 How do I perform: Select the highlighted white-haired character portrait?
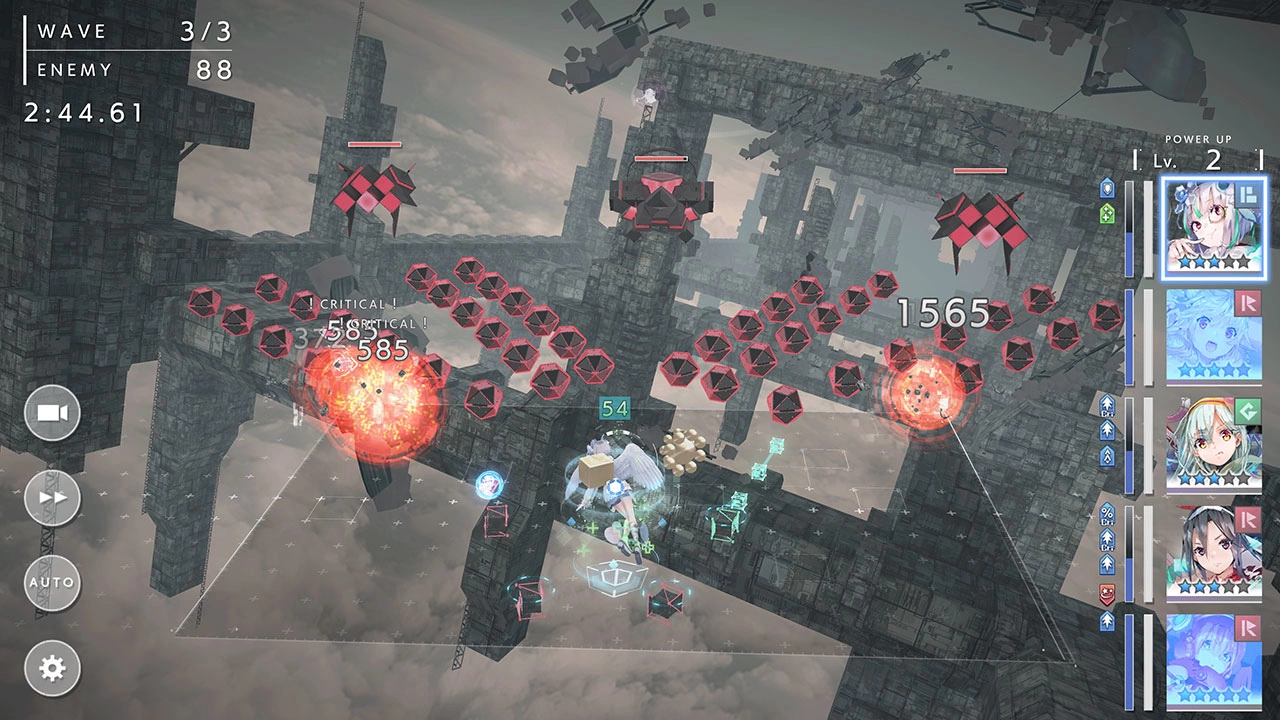tap(1214, 228)
